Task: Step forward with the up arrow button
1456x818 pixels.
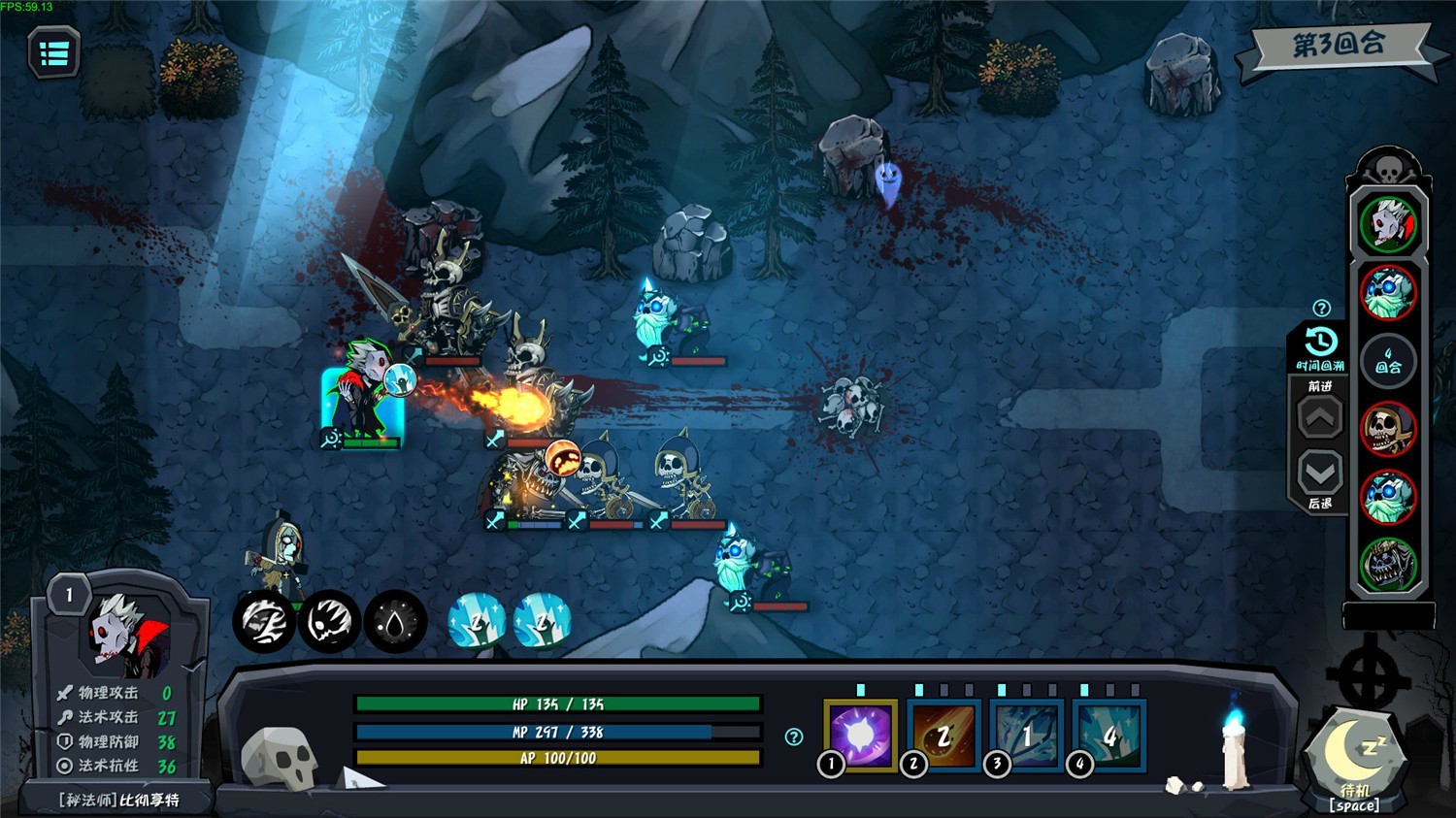Action: 1320,419
